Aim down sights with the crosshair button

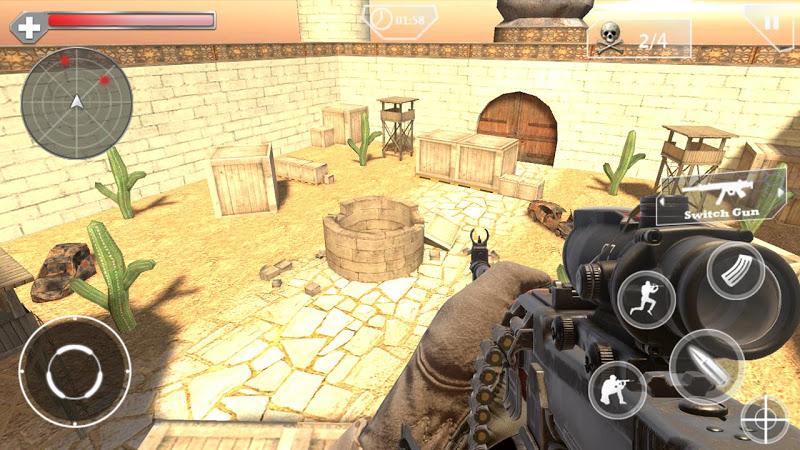click(766, 421)
